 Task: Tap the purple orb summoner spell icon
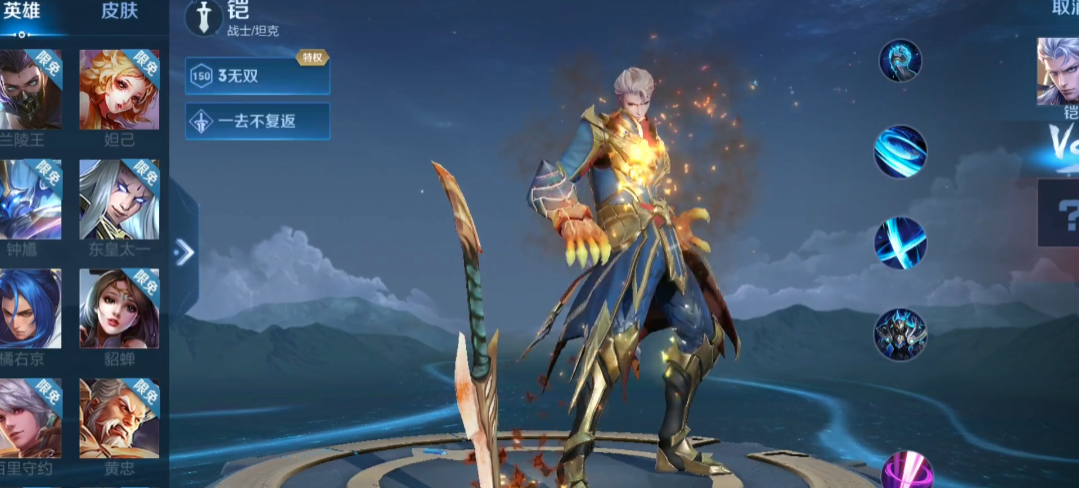[906, 470]
